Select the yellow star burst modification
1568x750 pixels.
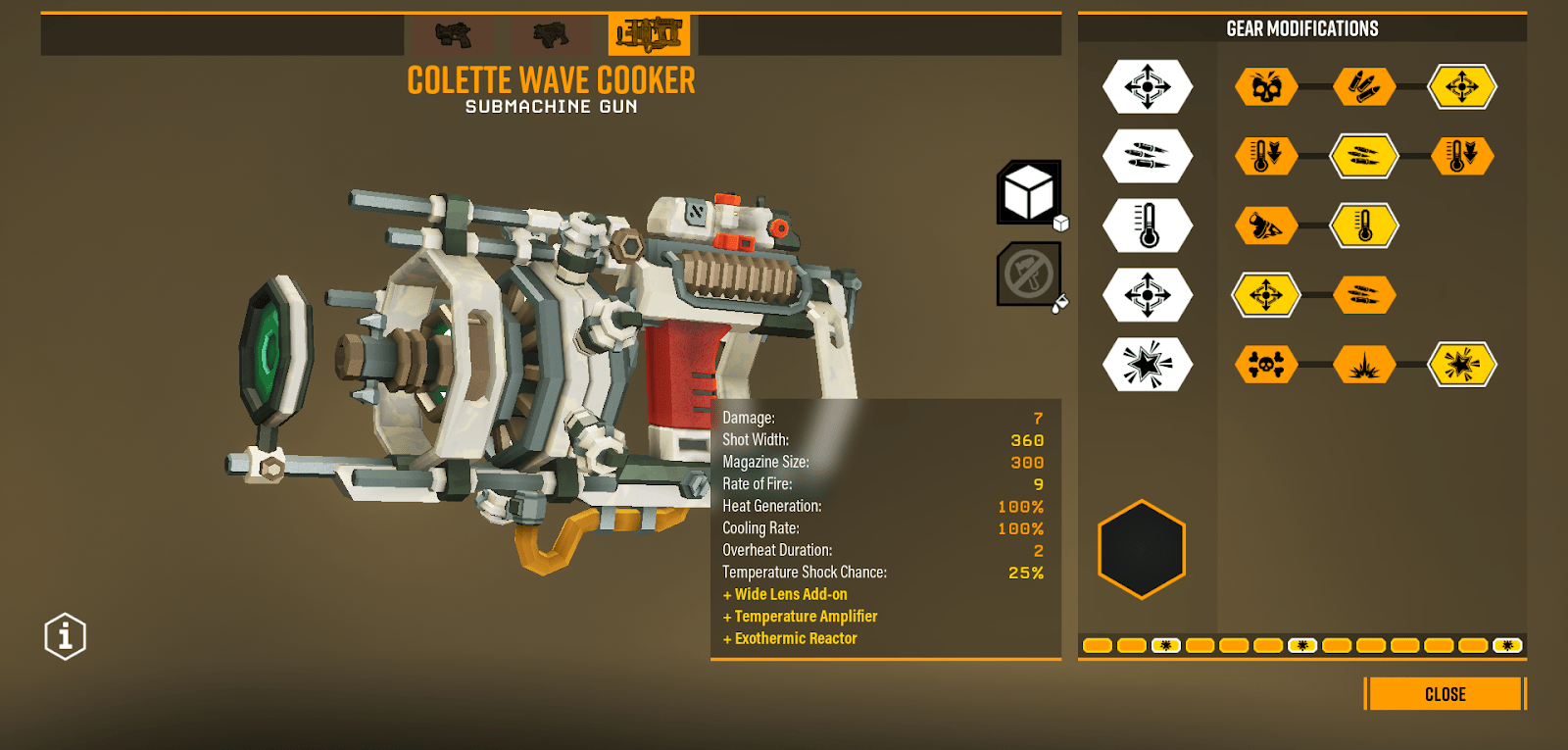pos(1461,365)
